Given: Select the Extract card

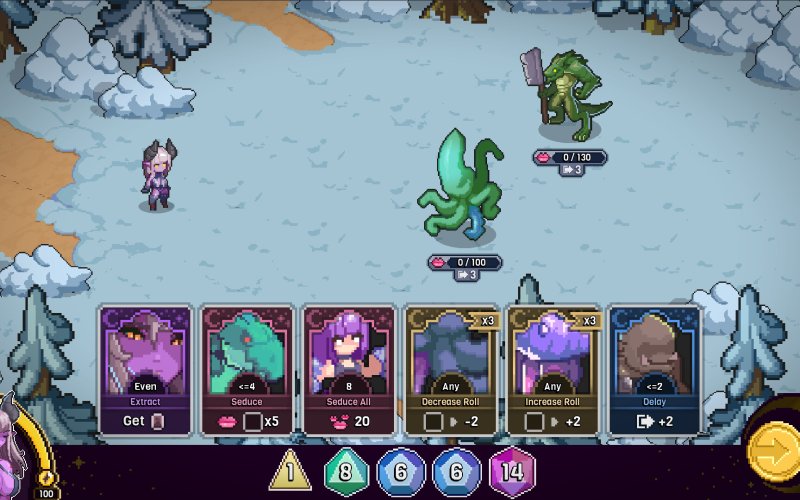Looking at the screenshot, I should click(x=146, y=370).
